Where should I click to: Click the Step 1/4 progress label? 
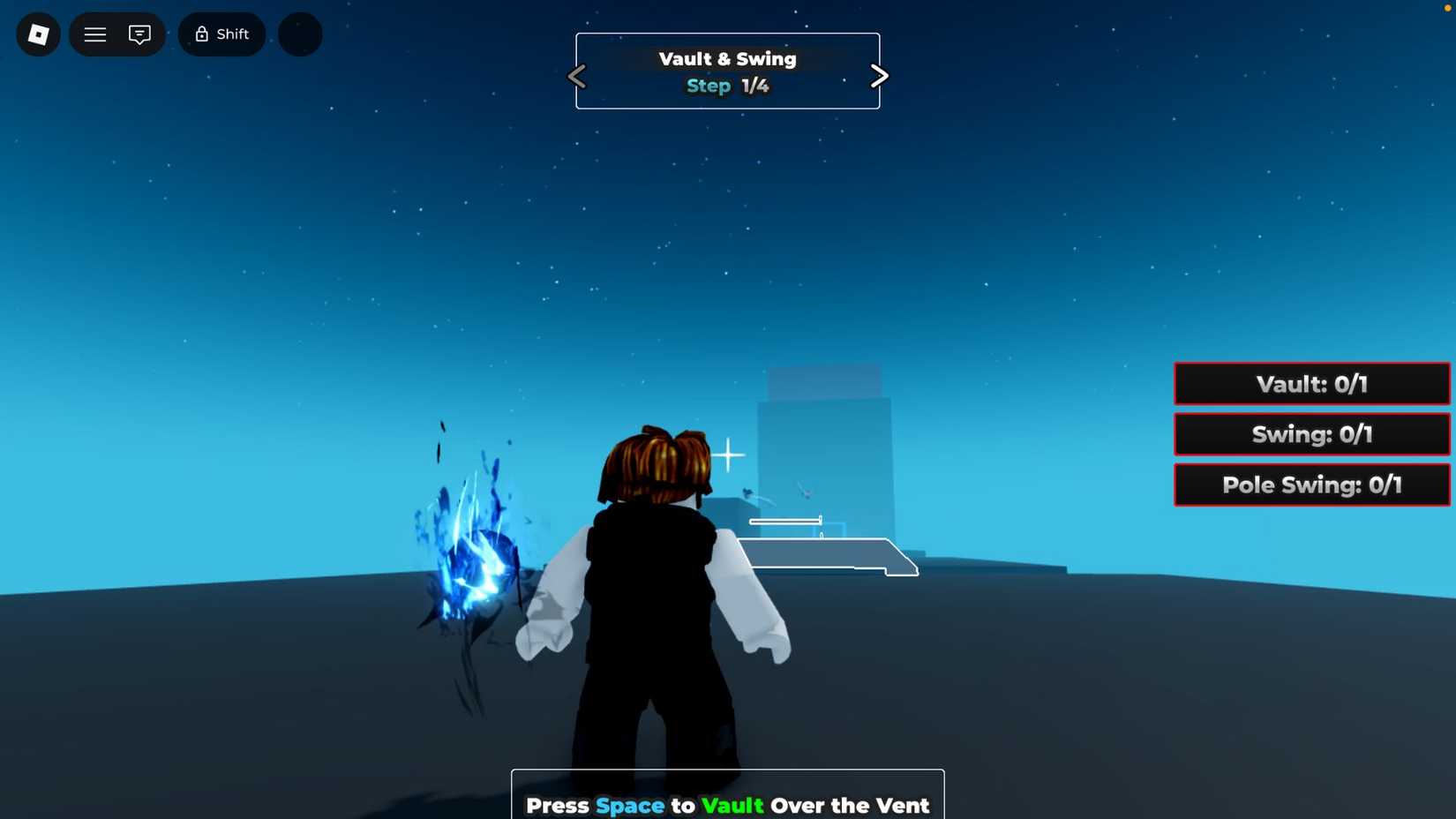pos(727,86)
